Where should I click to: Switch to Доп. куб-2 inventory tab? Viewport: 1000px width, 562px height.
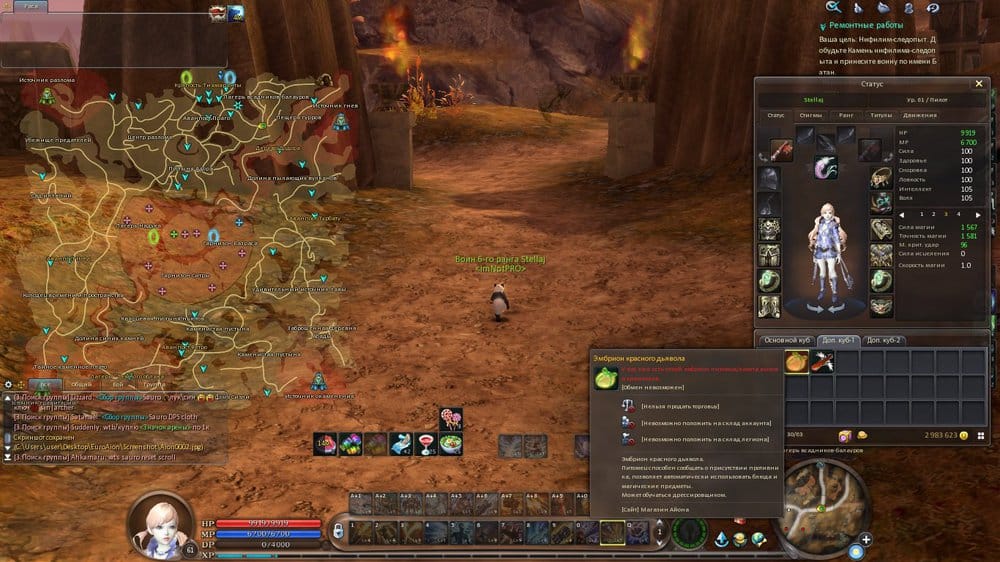click(x=884, y=340)
